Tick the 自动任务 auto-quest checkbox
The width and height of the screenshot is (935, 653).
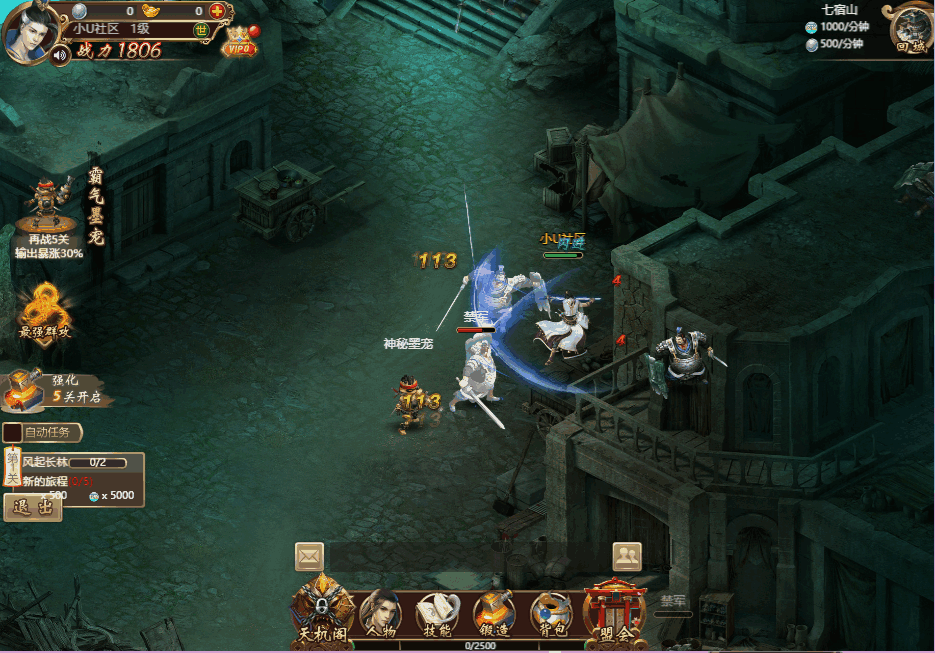(x=13, y=433)
